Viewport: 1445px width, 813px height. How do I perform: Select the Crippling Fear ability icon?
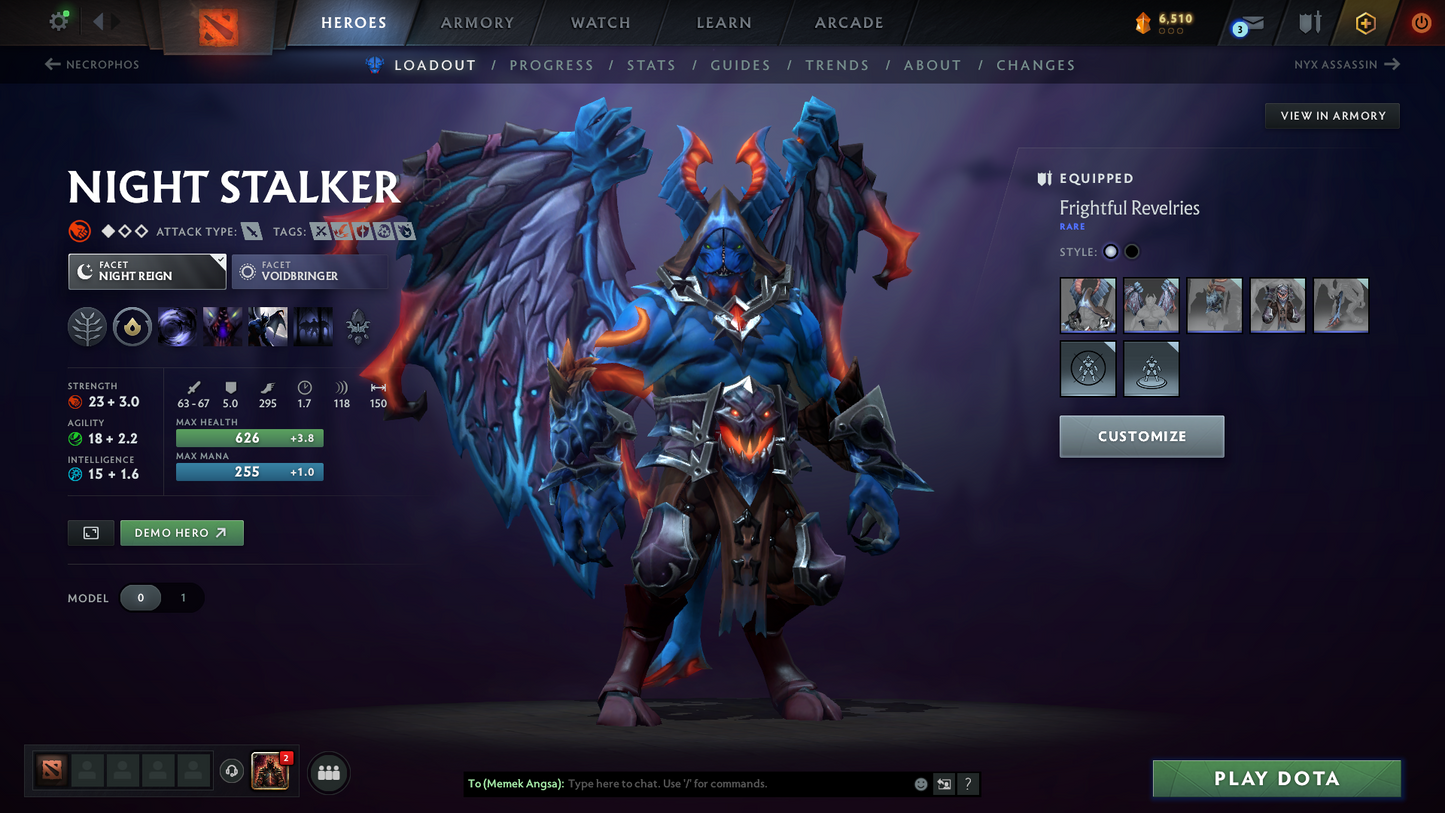coord(222,326)
